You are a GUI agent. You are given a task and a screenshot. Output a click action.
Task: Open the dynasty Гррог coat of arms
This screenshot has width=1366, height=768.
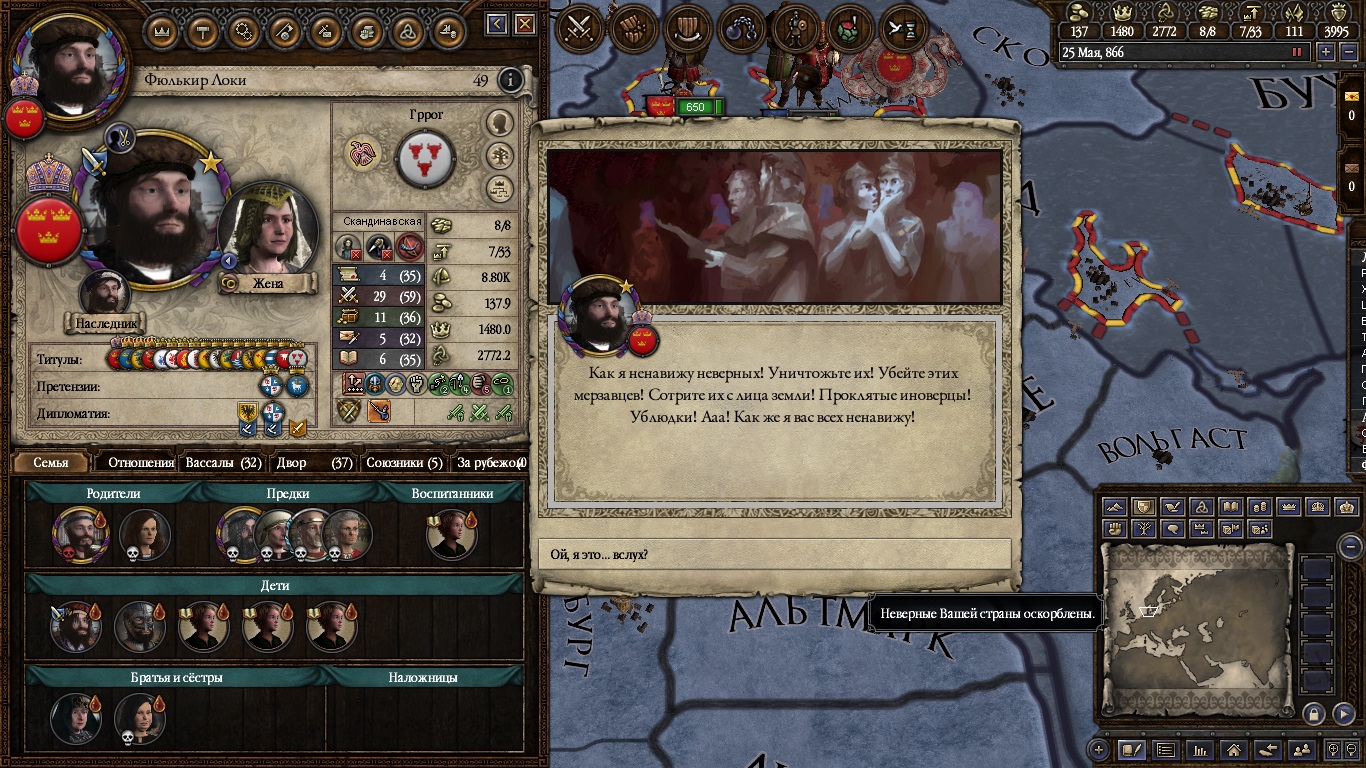coord(426,158)
